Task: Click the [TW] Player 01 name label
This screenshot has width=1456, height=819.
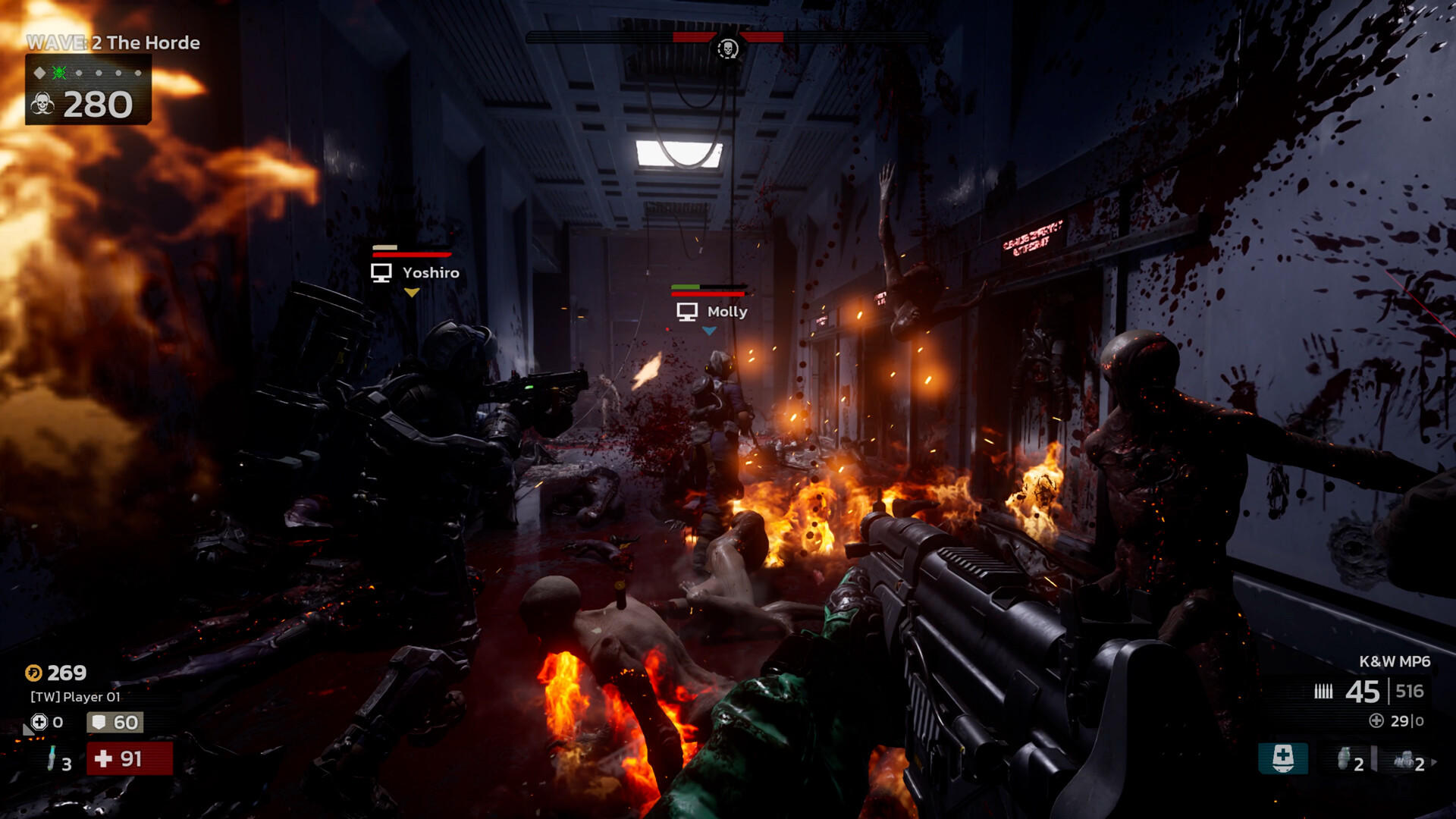Action: tap(74, 696)
